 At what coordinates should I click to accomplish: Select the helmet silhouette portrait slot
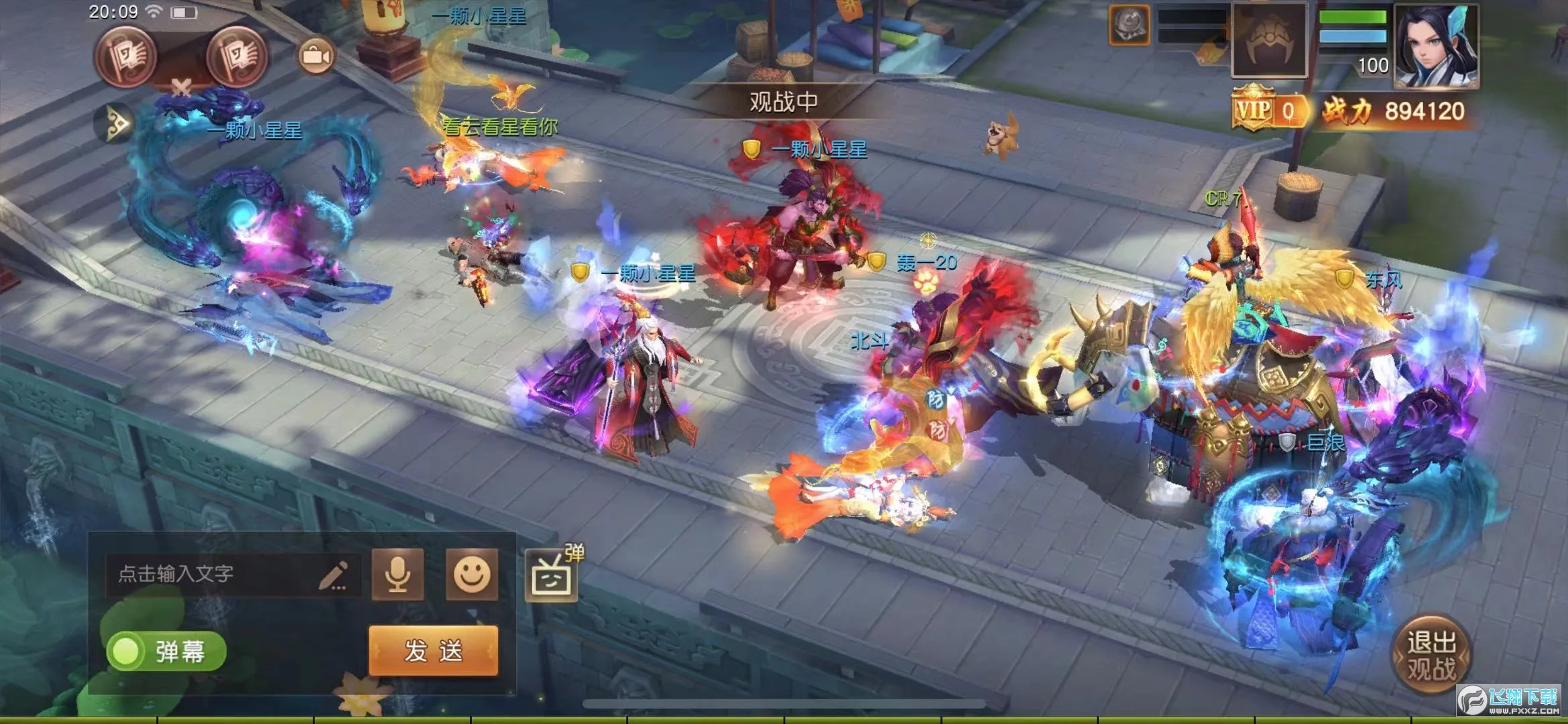(x=1269, y=42)
